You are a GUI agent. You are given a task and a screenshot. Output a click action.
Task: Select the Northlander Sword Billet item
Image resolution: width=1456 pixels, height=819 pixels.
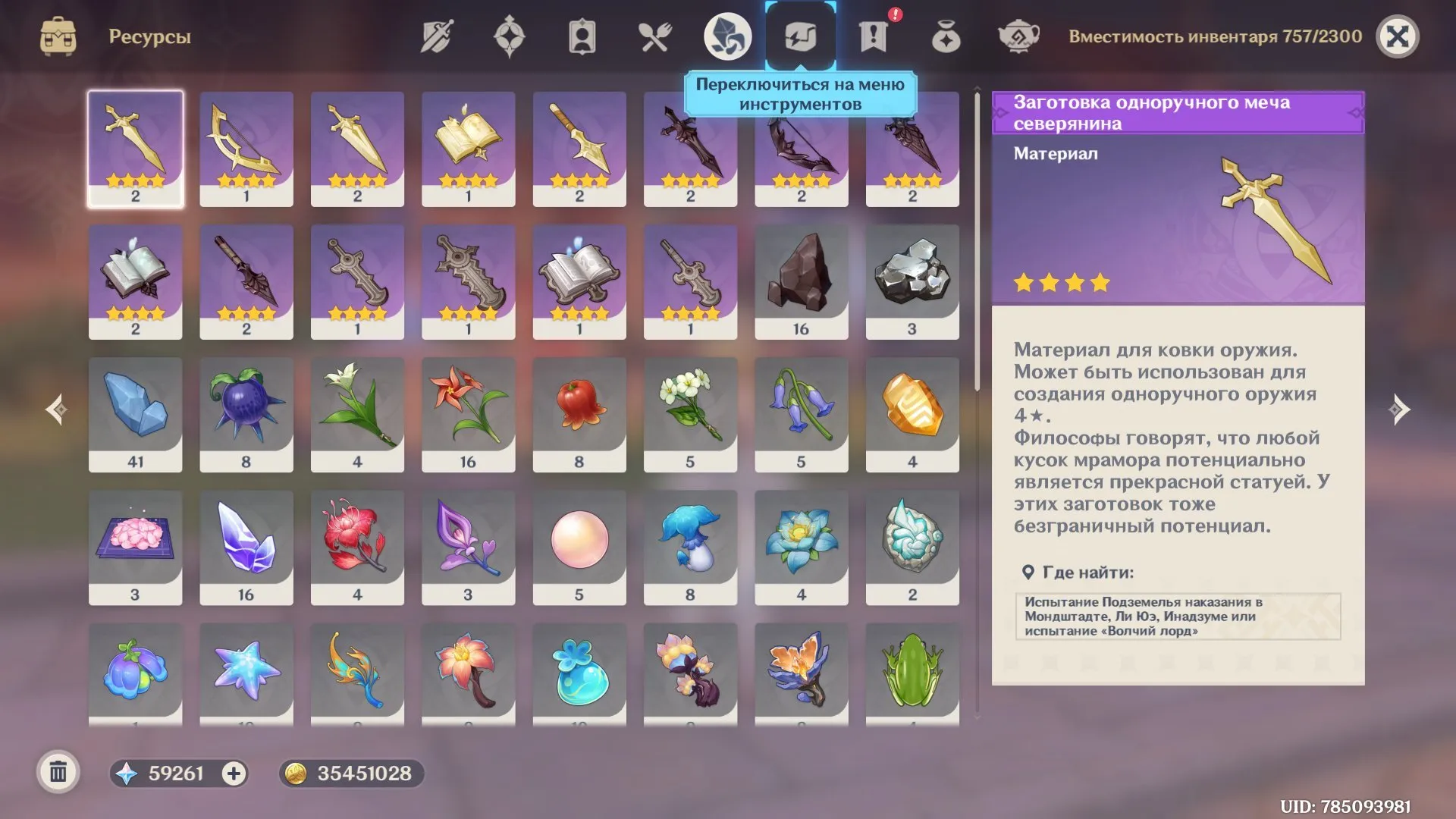coord(135,148)
